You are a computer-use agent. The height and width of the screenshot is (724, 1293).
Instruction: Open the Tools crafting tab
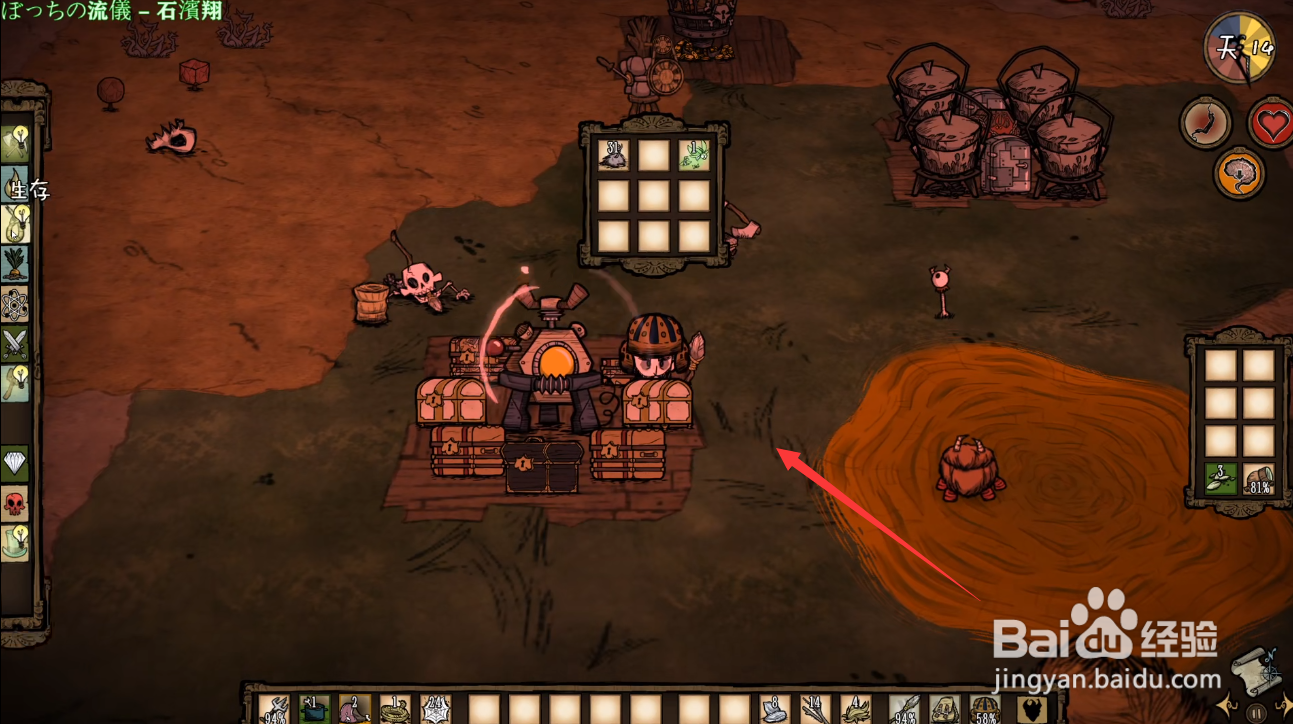click(15, 141)
